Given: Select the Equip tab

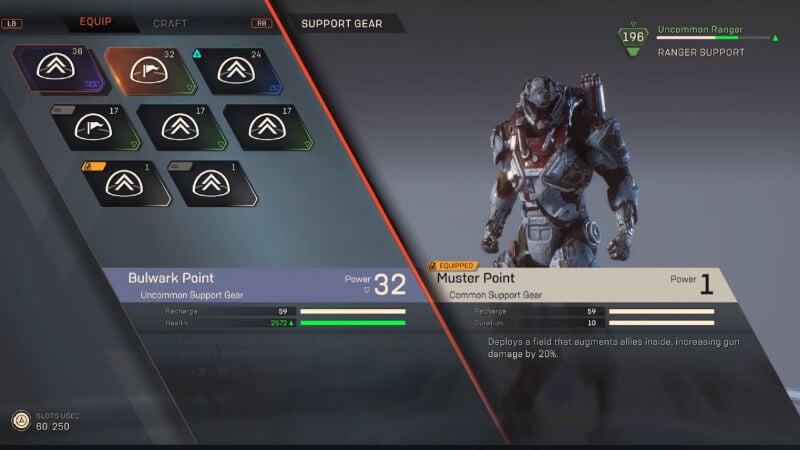Looking at the screenshot, I should (x=96, y=22).
